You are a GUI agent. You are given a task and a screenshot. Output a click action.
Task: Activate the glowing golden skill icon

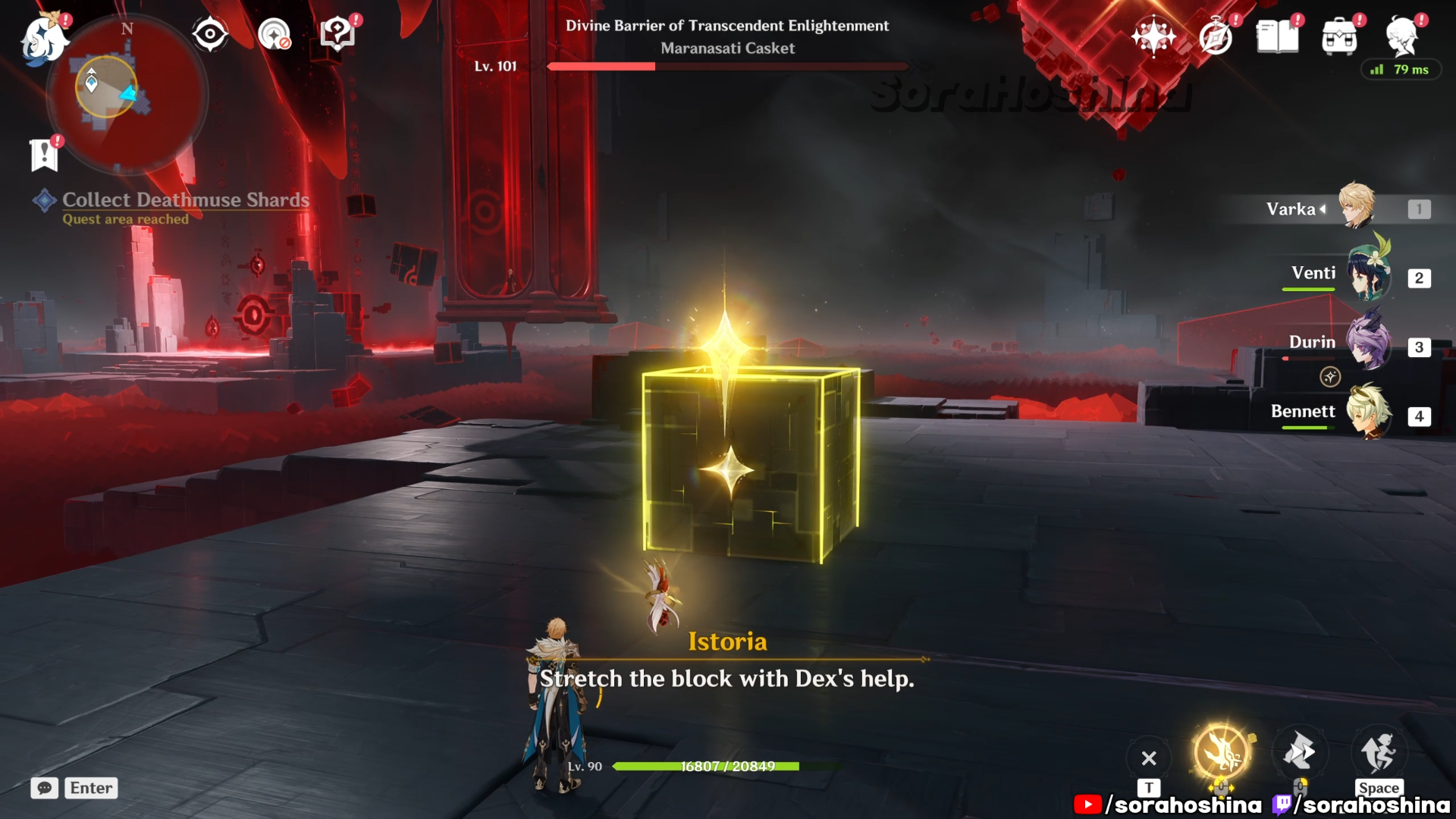click(1221, 753)
